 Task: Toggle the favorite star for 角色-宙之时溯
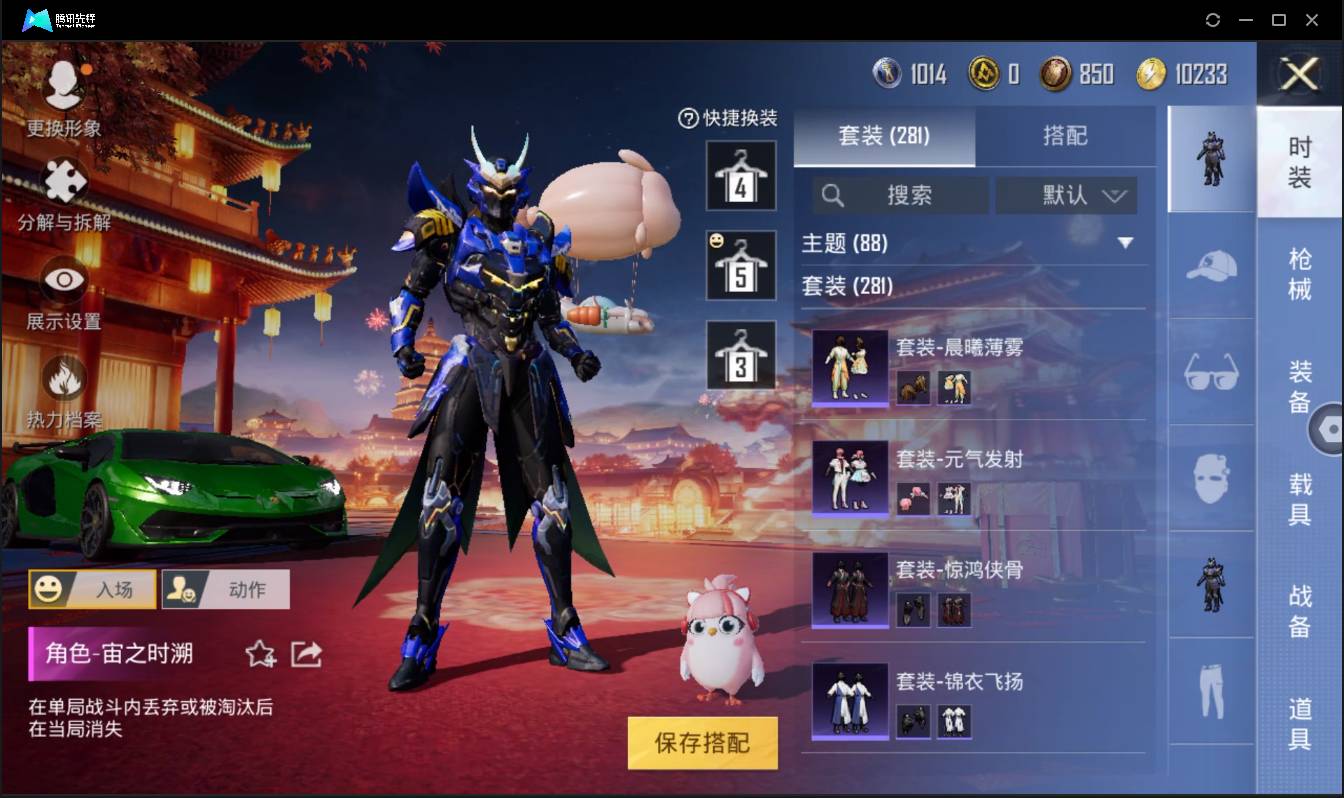(260, 654)
